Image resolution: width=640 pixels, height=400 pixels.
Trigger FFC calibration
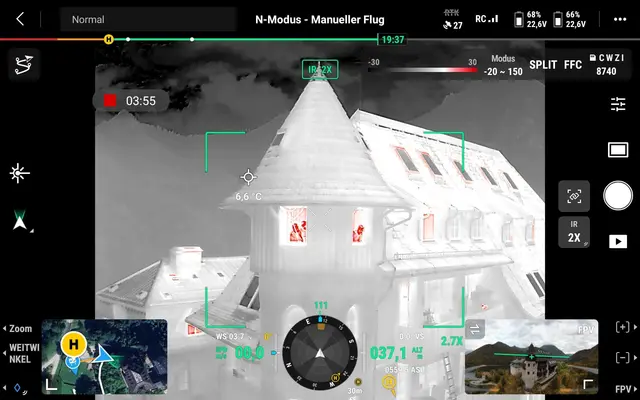(573, 65)
